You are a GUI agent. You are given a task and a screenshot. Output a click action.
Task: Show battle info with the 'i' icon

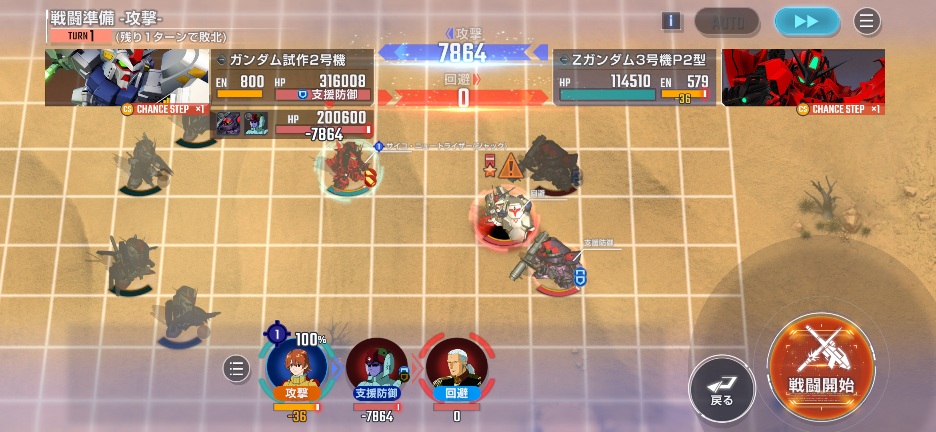671,21
